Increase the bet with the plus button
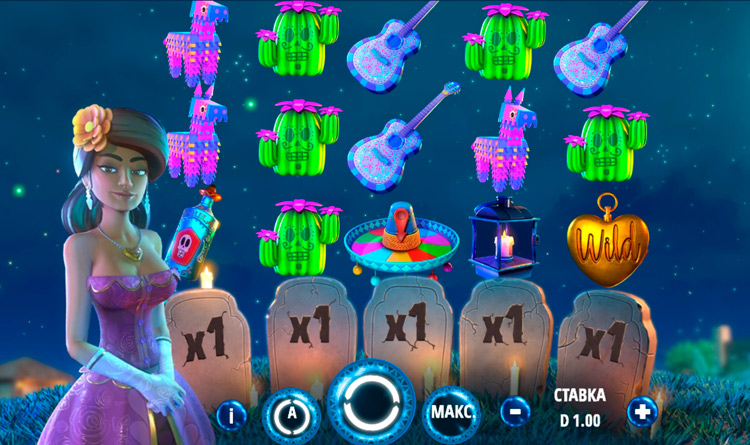 point(642,410)
